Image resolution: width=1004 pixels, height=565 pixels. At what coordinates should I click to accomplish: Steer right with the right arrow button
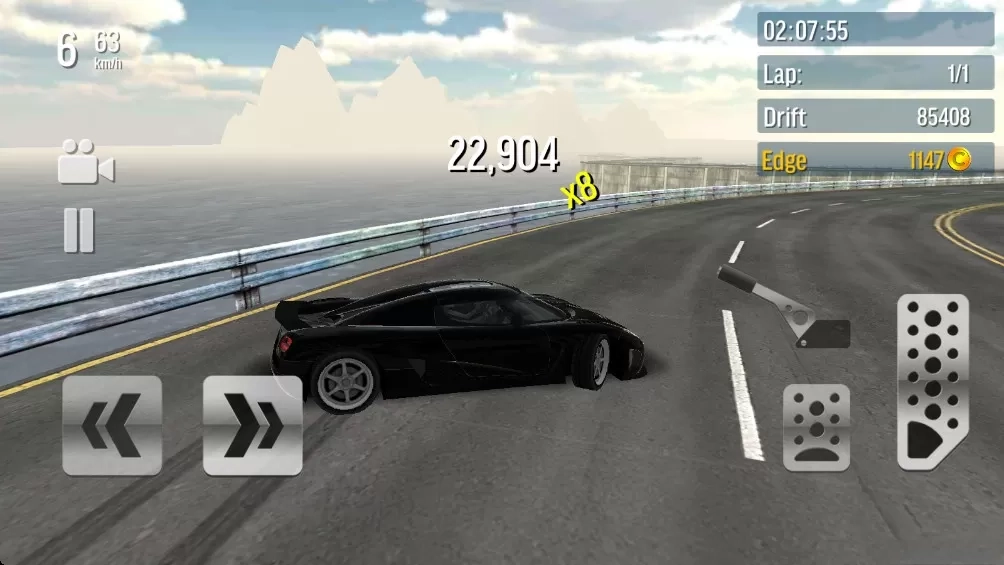click(252, 425)
